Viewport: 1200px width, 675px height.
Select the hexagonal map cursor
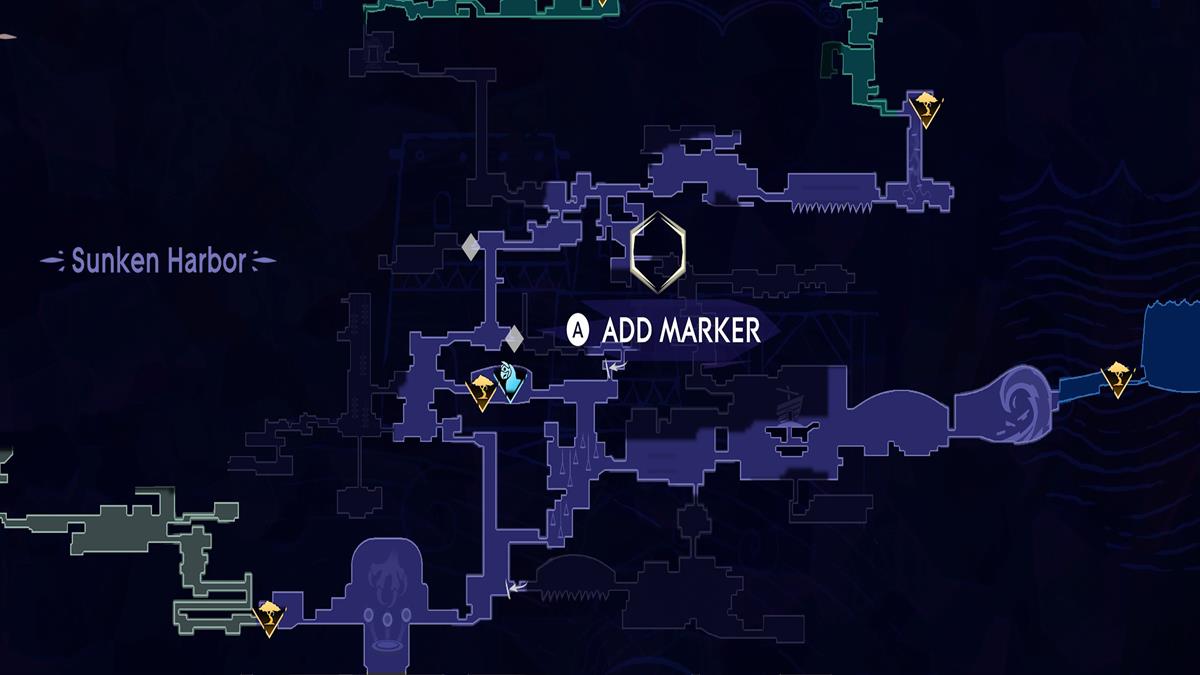(x=659, y=254)
